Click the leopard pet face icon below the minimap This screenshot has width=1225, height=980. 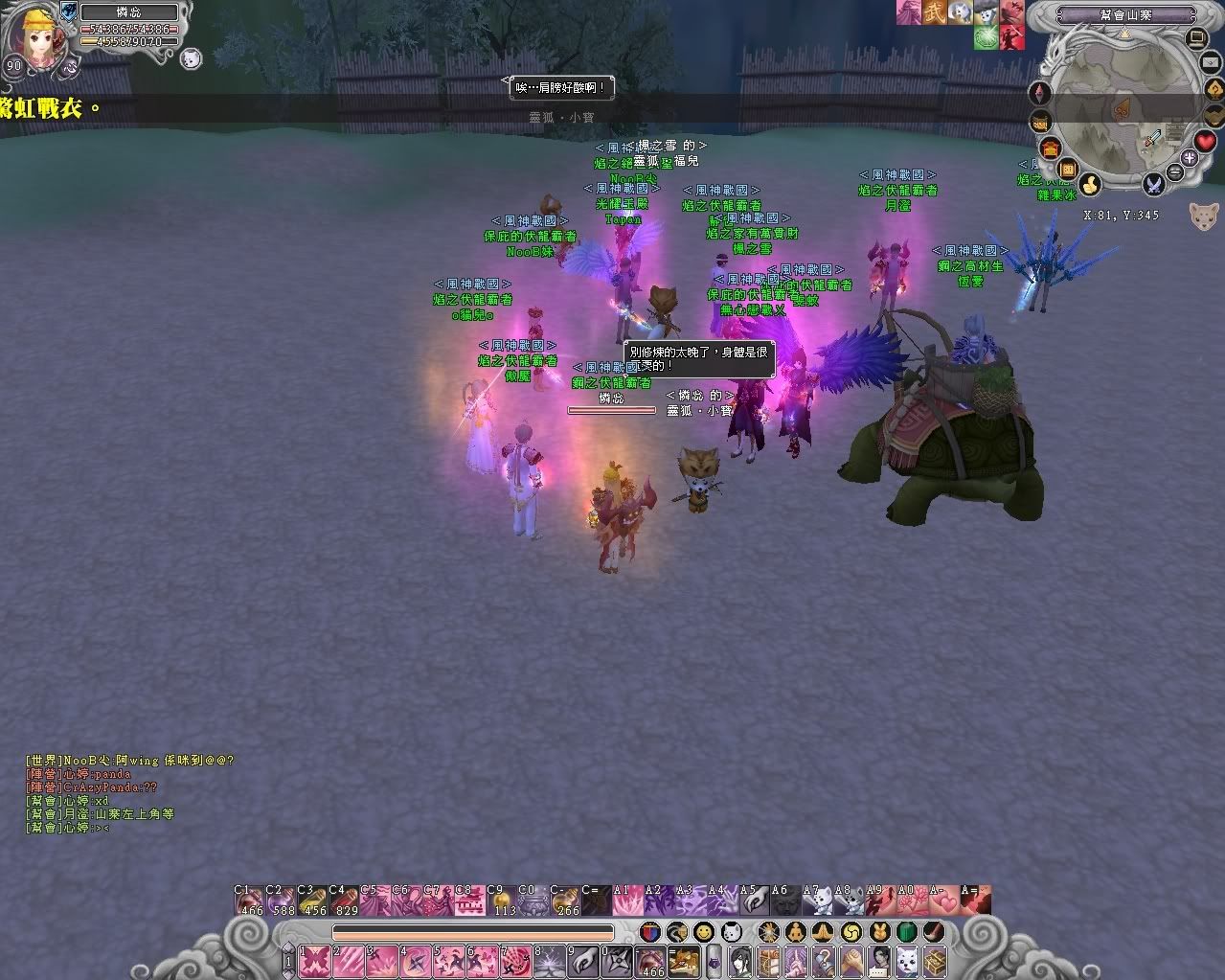click(x=1204, y=216)
